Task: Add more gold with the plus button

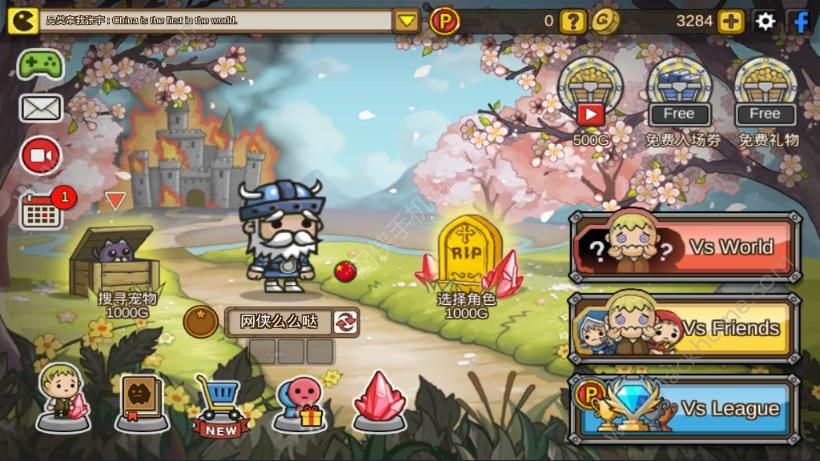Action: coord(731,21)
